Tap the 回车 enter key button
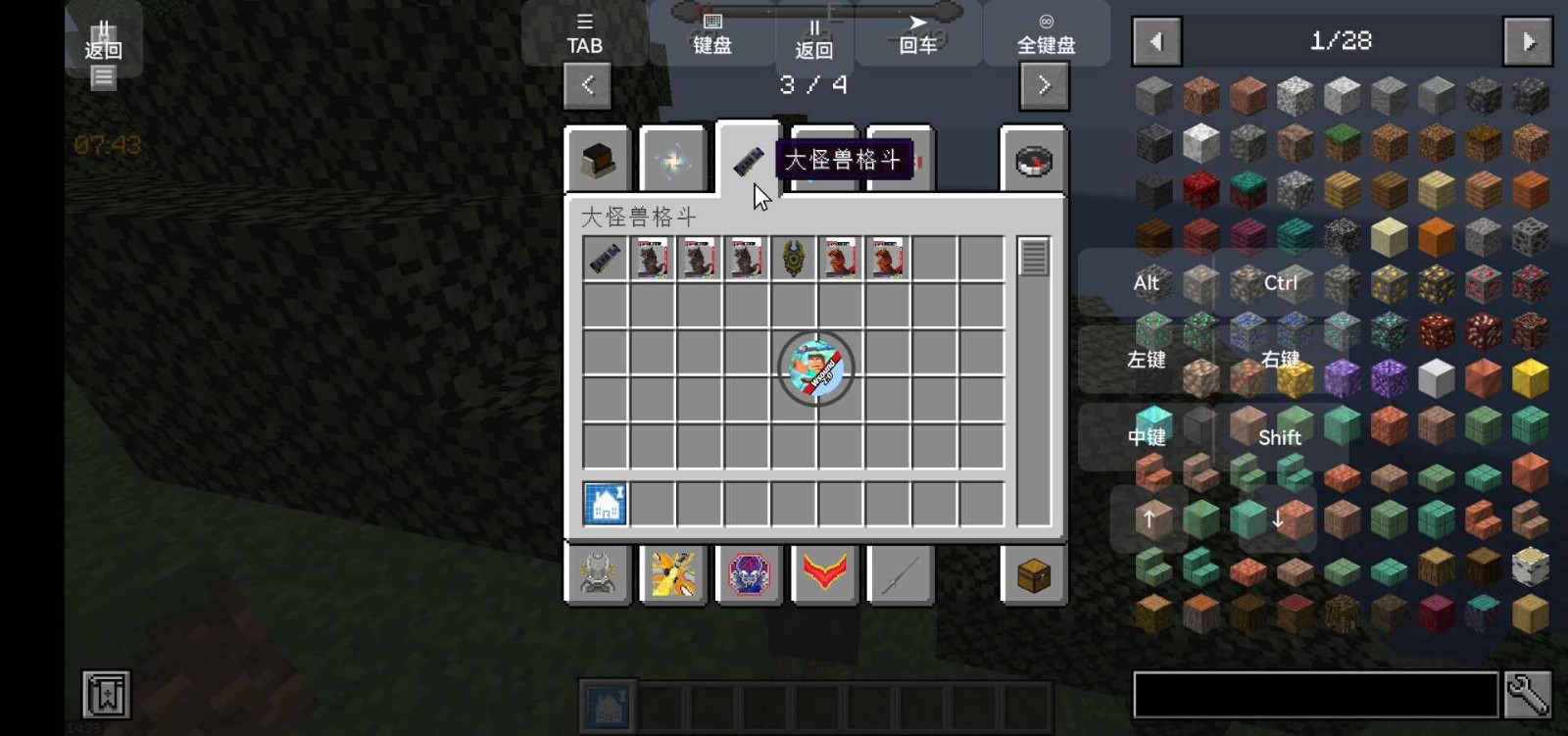 coord(917,35)
